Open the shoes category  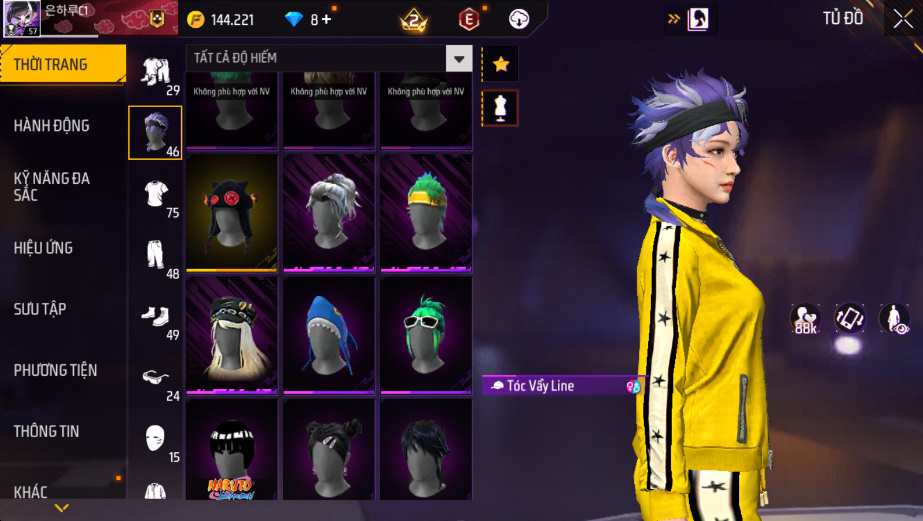(155, 317)
